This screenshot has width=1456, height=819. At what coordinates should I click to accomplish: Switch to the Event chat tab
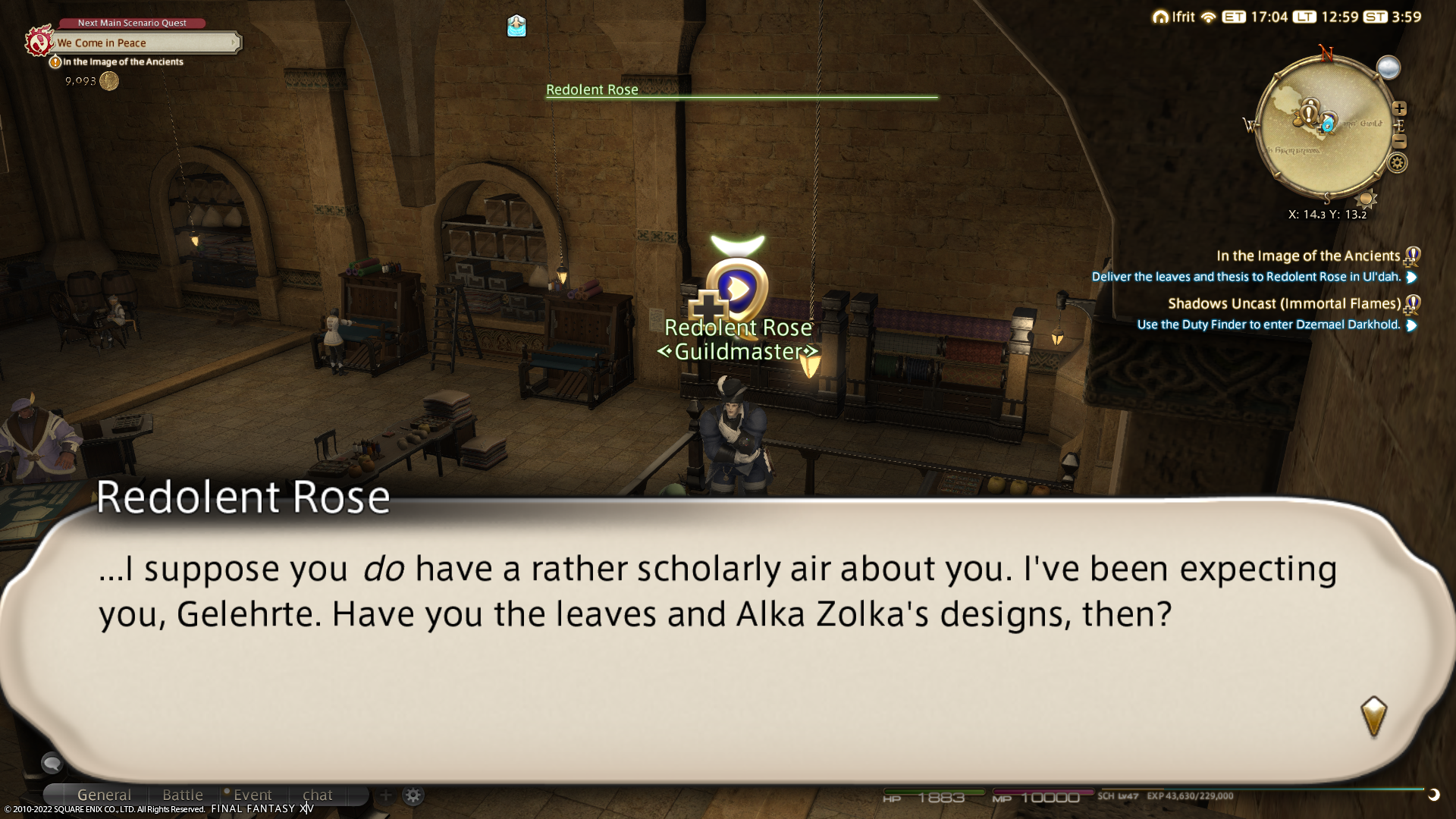click(x=253, y=795)
